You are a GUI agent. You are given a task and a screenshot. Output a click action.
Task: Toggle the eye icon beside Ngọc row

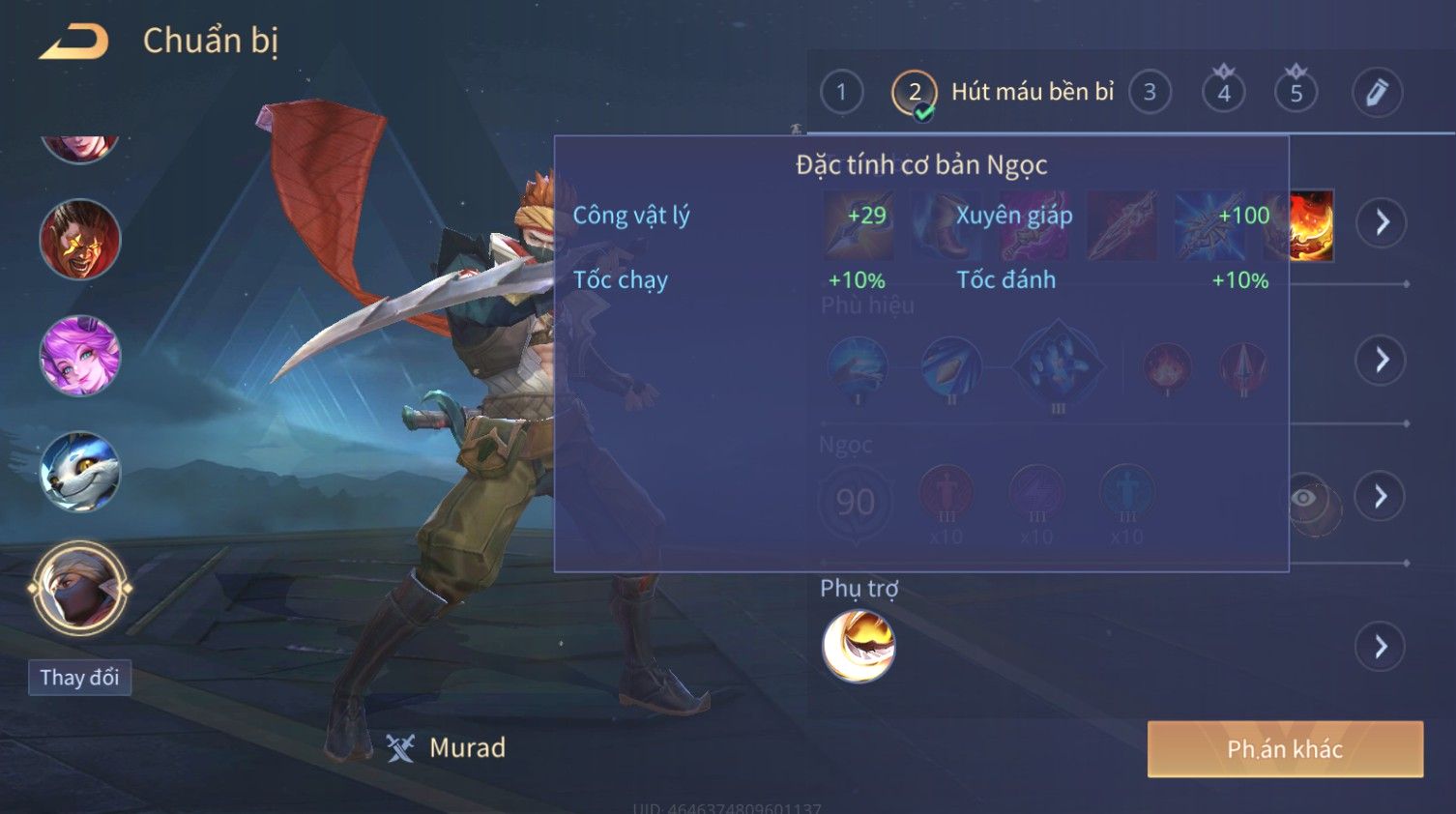tap(1304, 498)
